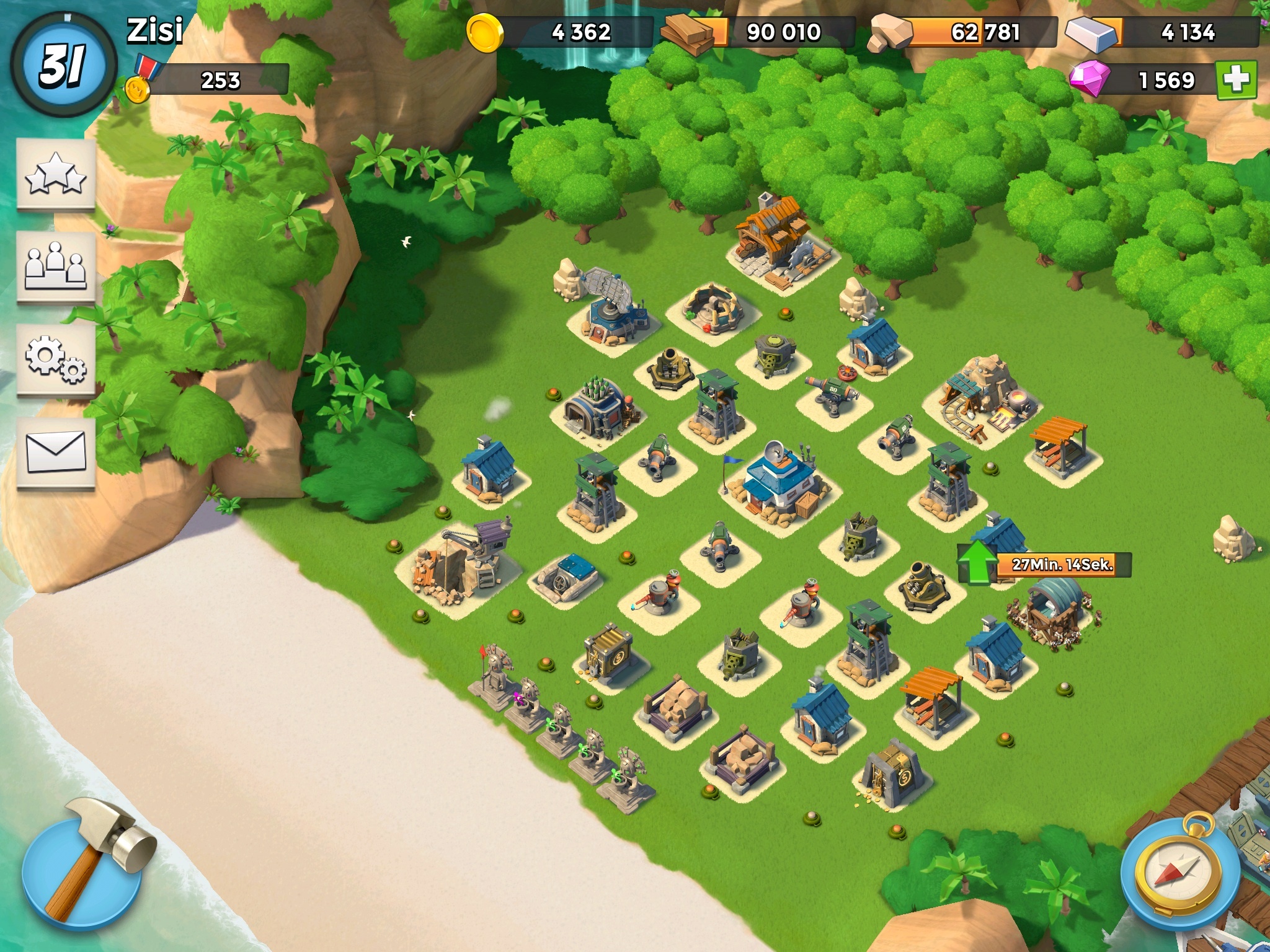Open the three-star achievements panel
The height and width of the screenshot is (952, 1270).
pyautogui.click(x=56, y=175)
